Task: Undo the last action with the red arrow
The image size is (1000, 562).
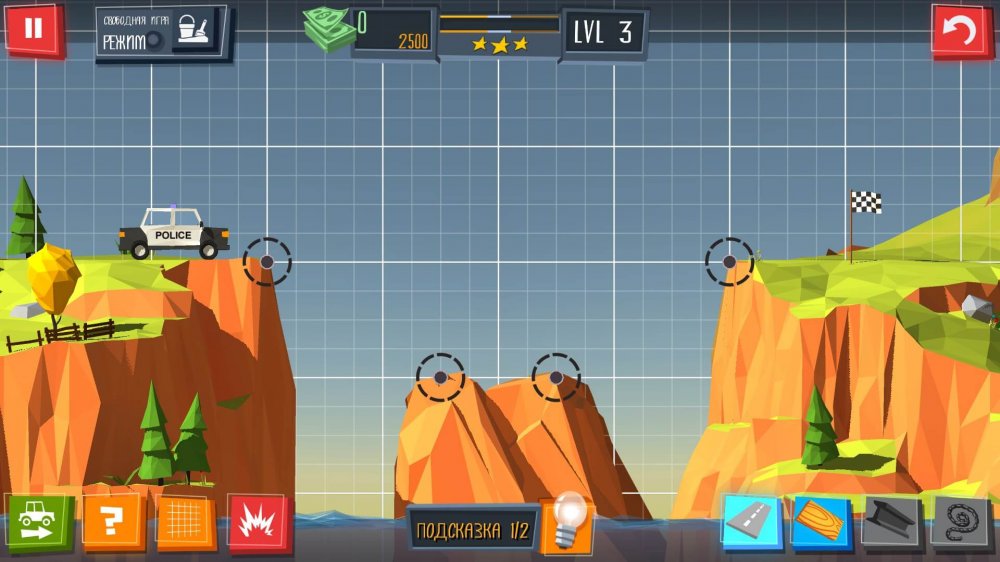Action: 960,31
